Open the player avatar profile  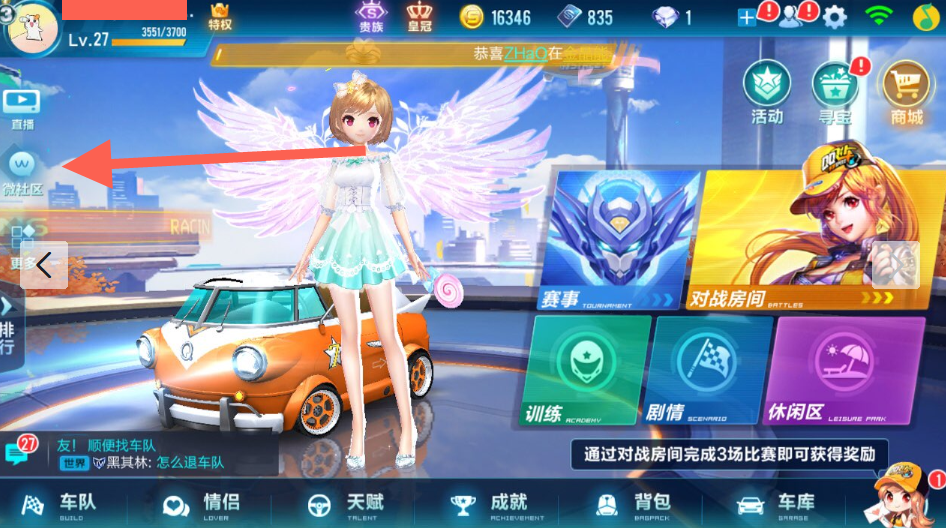pos(30,26)
